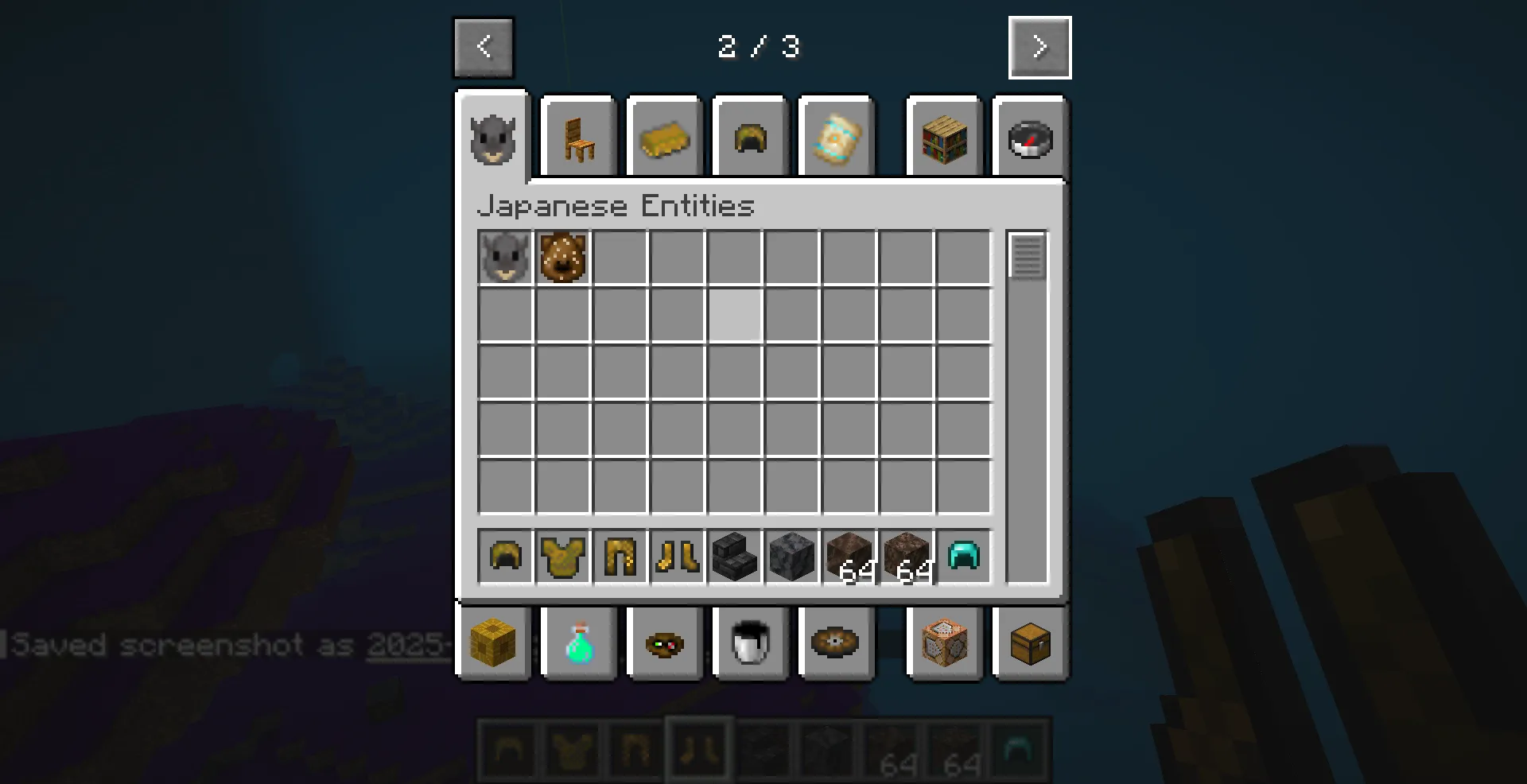This screenshot has height=784, width=1527.
Task: Grab the golden chestplate from the hotbar
Action: [563, 557]
